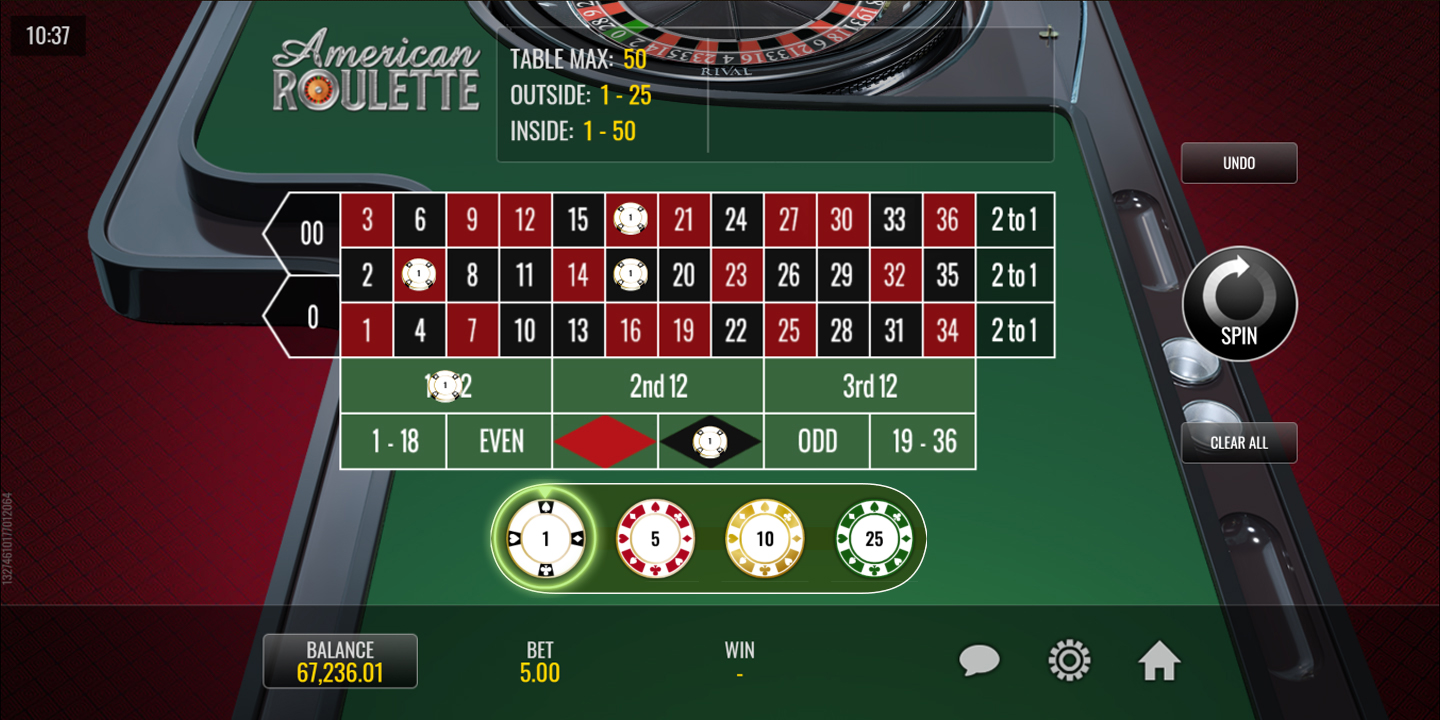Pick the 25 value green chip
The width and height of the screenshot is (1440, 720).
point(874,540)
